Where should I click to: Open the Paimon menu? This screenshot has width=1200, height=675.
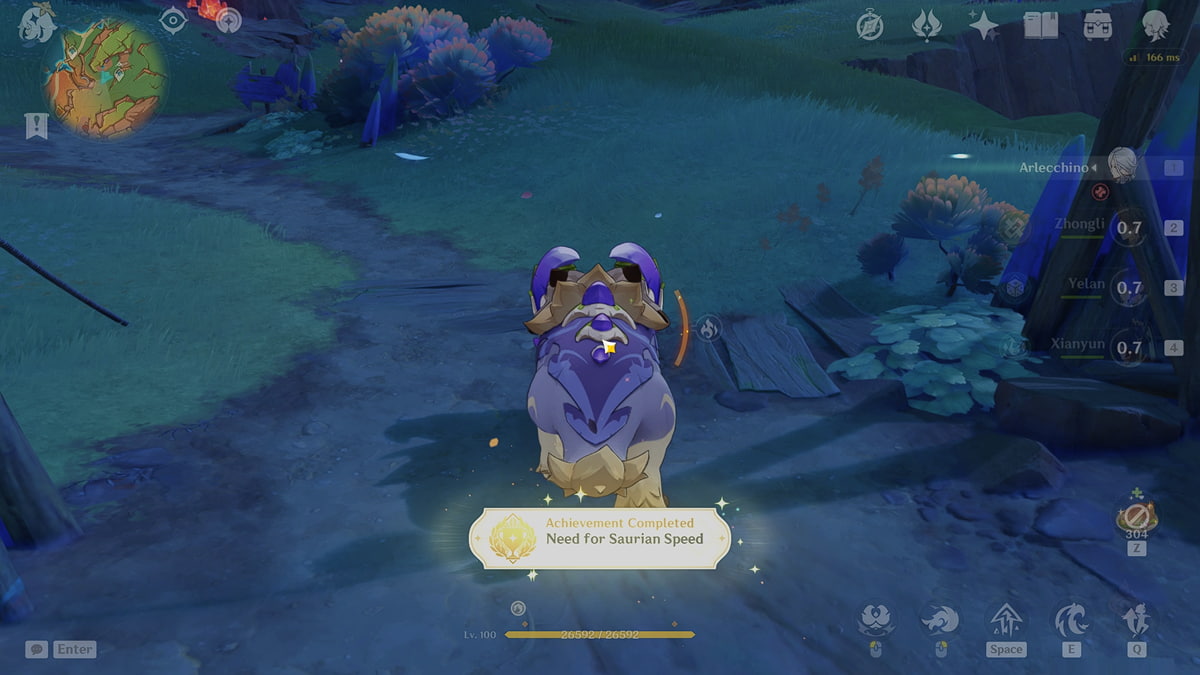(x=37, y=24)
